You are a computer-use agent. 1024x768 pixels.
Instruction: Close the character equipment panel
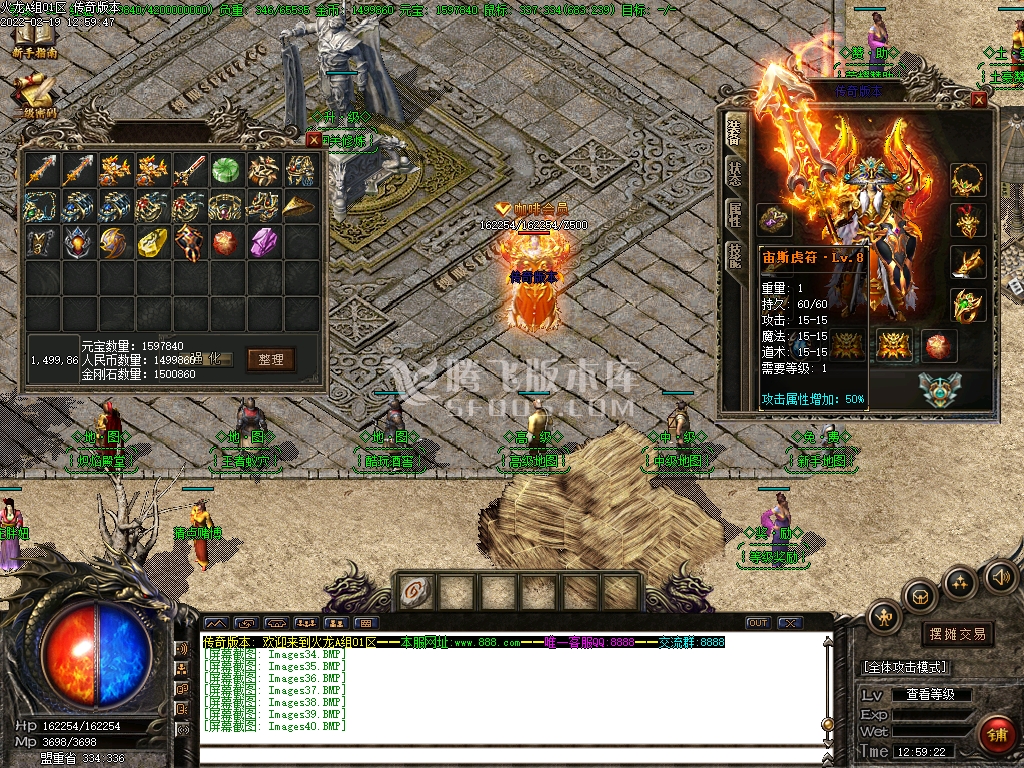(x=979, y=100)
